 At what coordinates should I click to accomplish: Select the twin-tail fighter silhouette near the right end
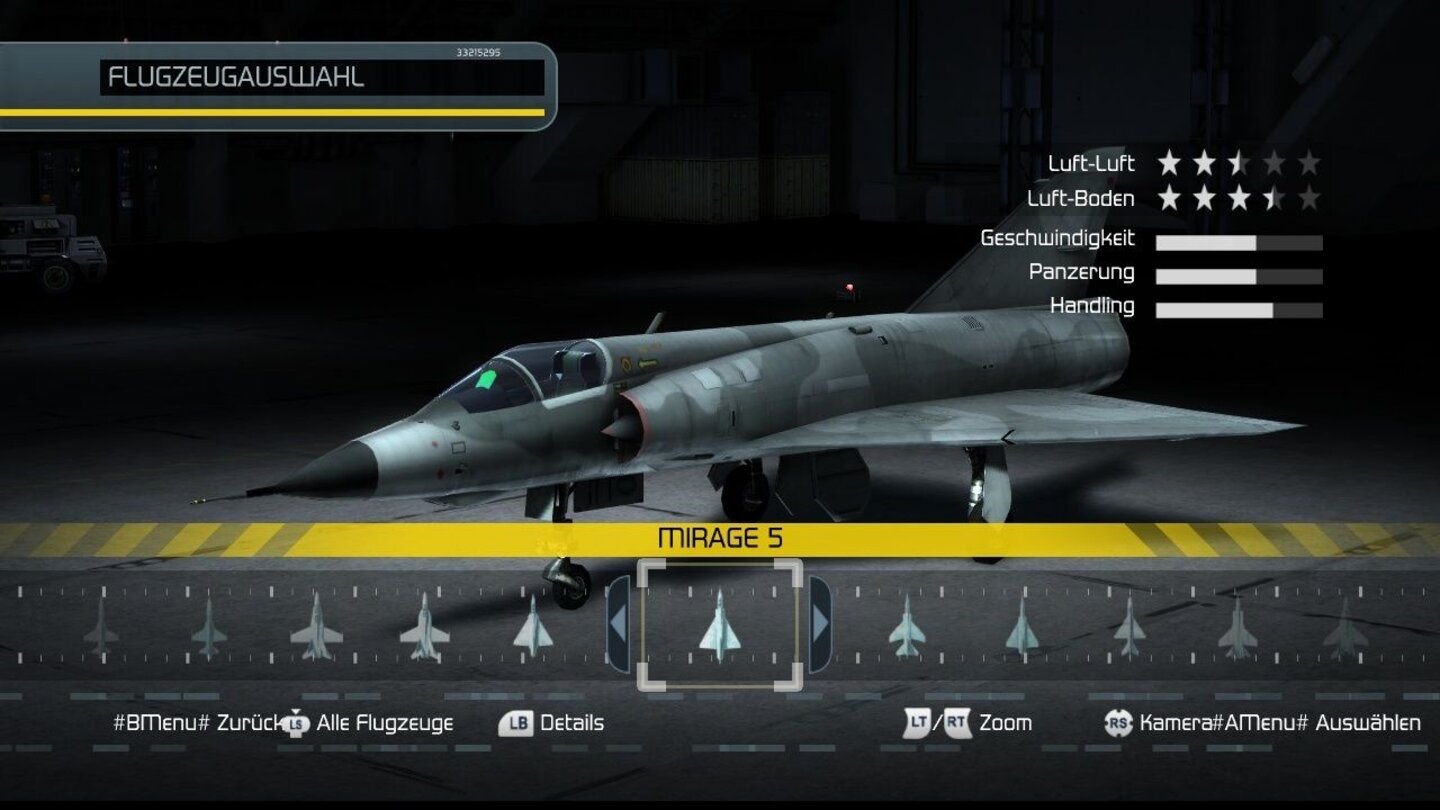[x=1240, y=628]
